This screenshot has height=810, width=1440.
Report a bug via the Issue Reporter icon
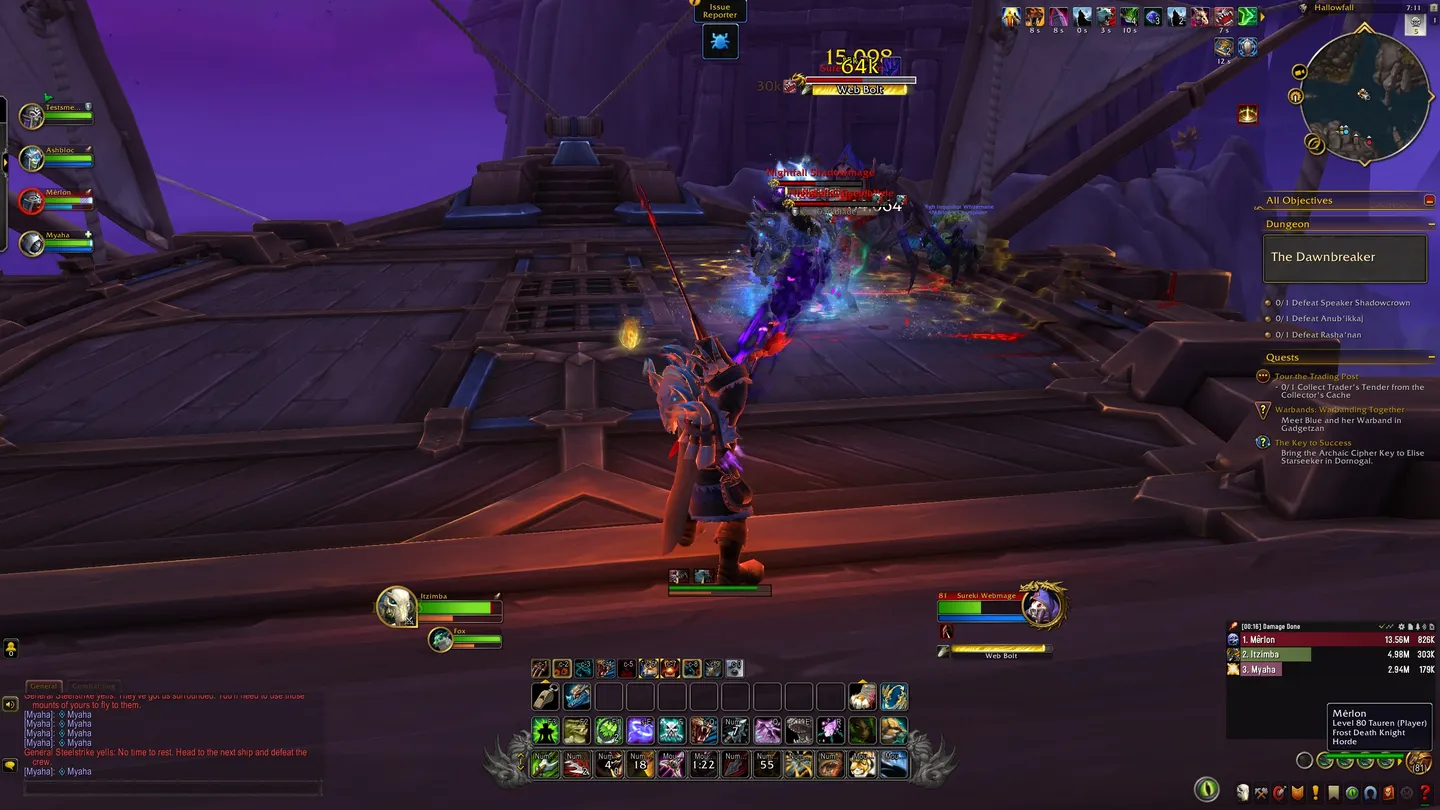click(x=720, y=41)
